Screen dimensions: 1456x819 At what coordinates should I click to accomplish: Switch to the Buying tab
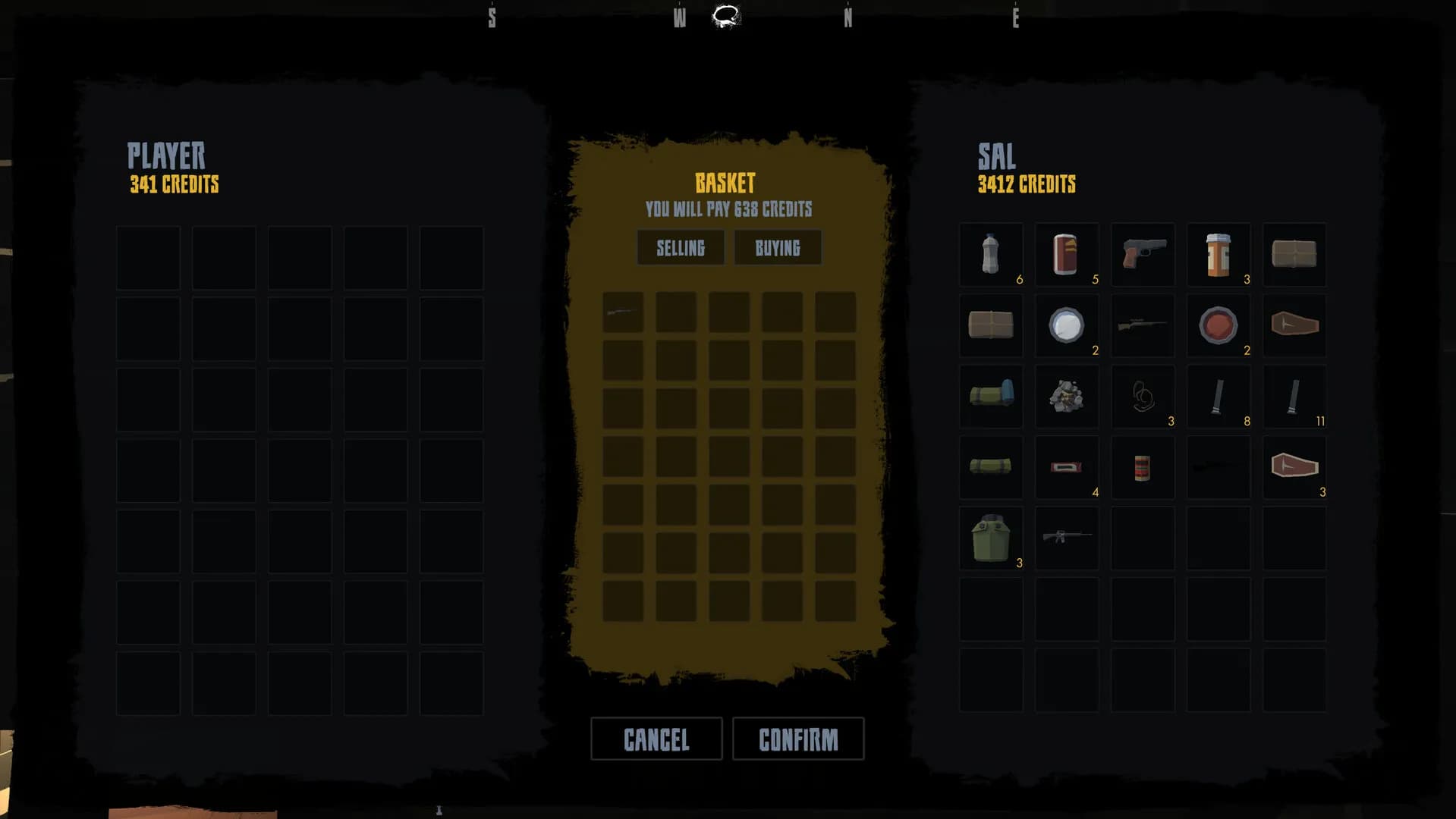[x=778, y=247]
